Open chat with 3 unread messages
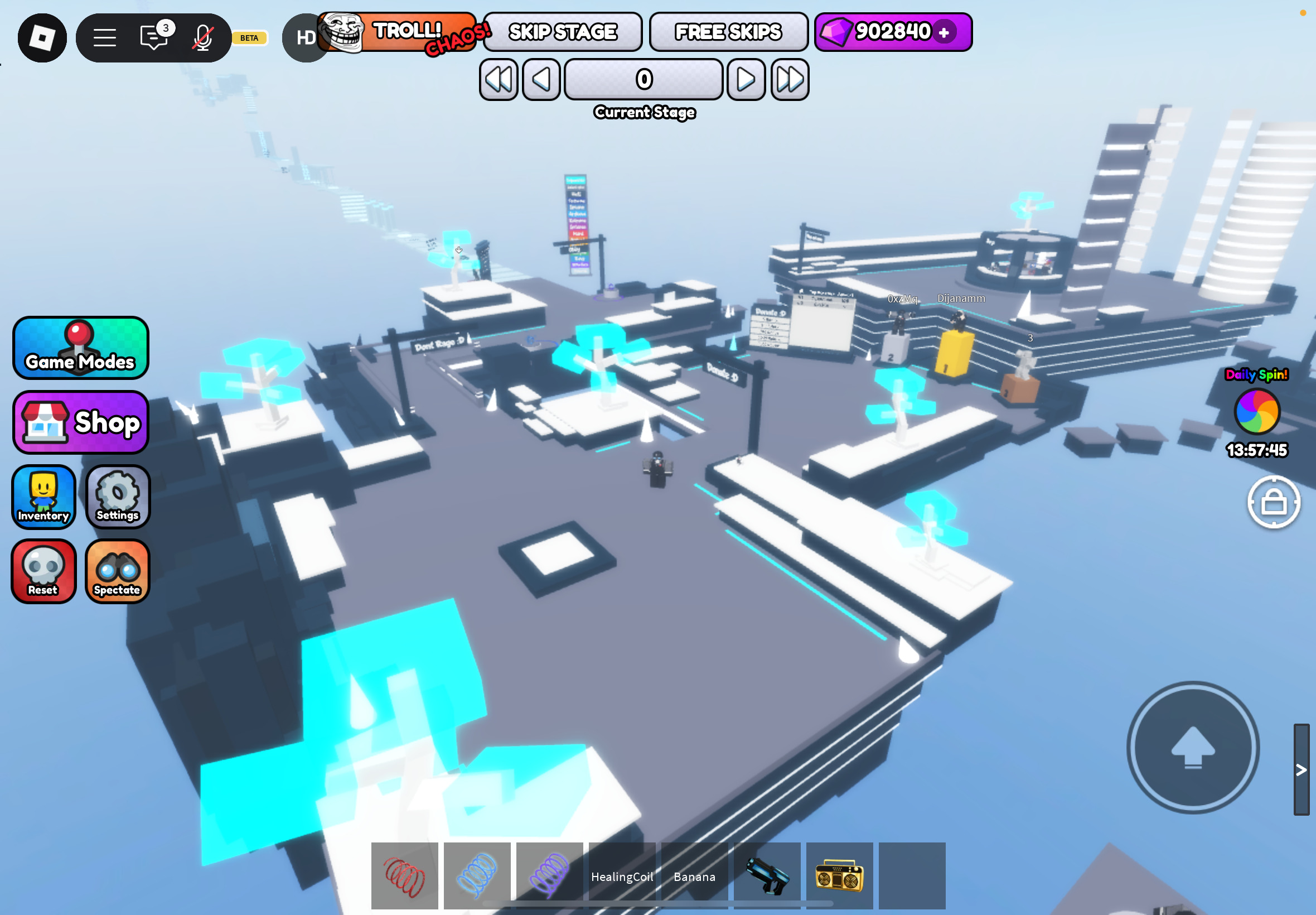Viewport: 1316px width, 915px height. 152,37
